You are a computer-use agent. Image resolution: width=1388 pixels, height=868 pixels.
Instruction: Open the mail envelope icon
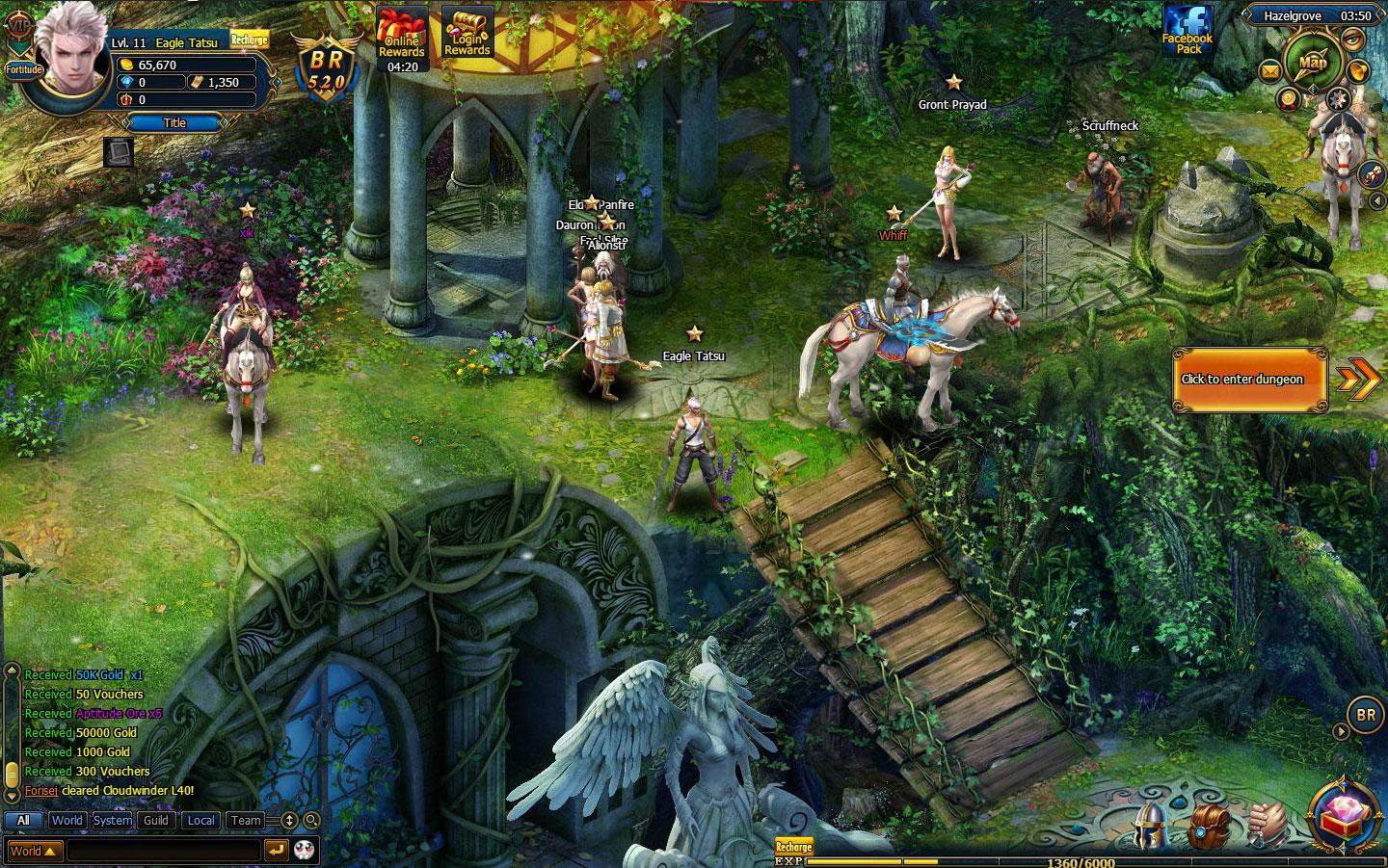pyautogui.click(x=1271, y=69)
